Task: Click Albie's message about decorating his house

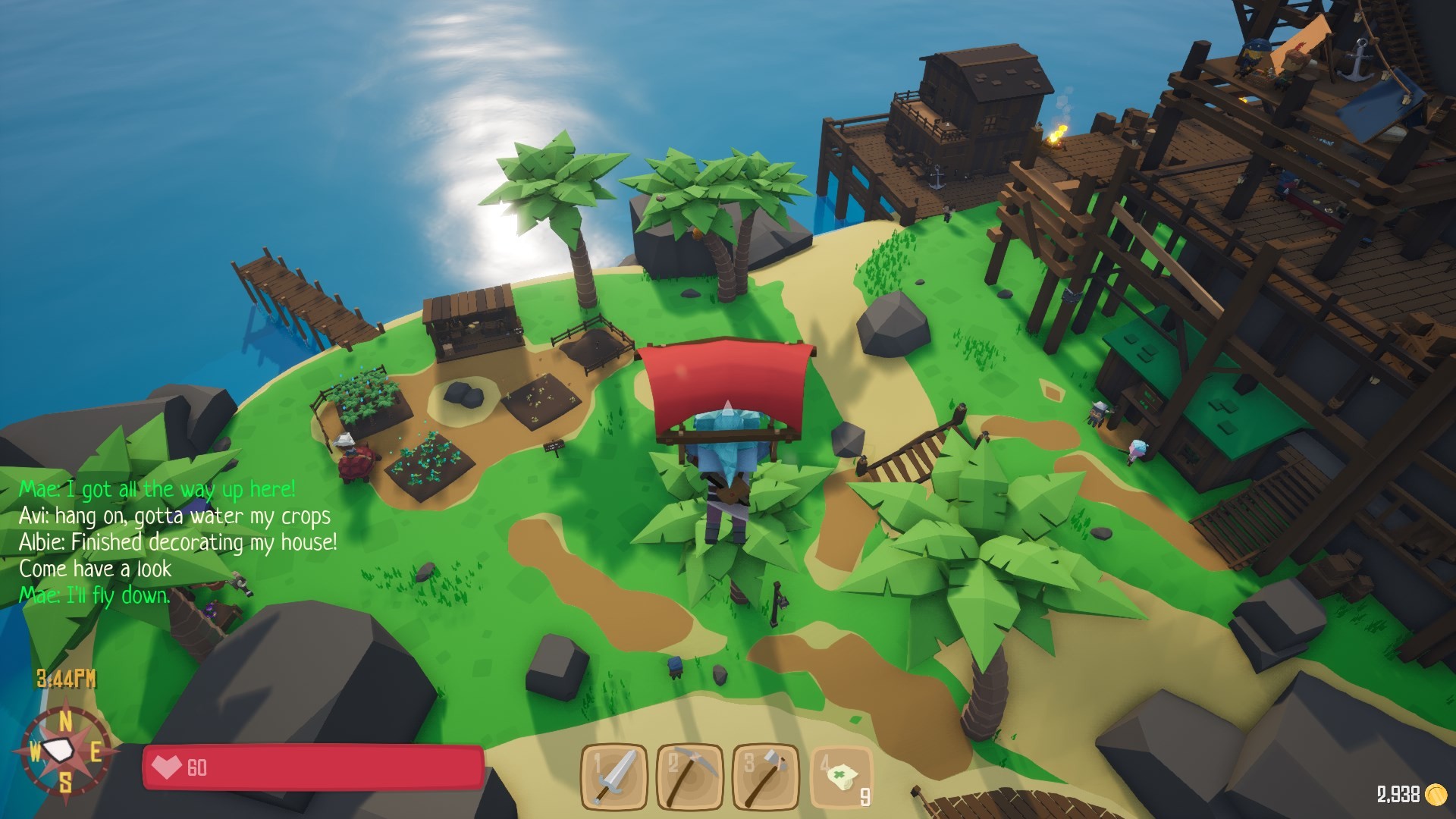Action: click(180, 541)
